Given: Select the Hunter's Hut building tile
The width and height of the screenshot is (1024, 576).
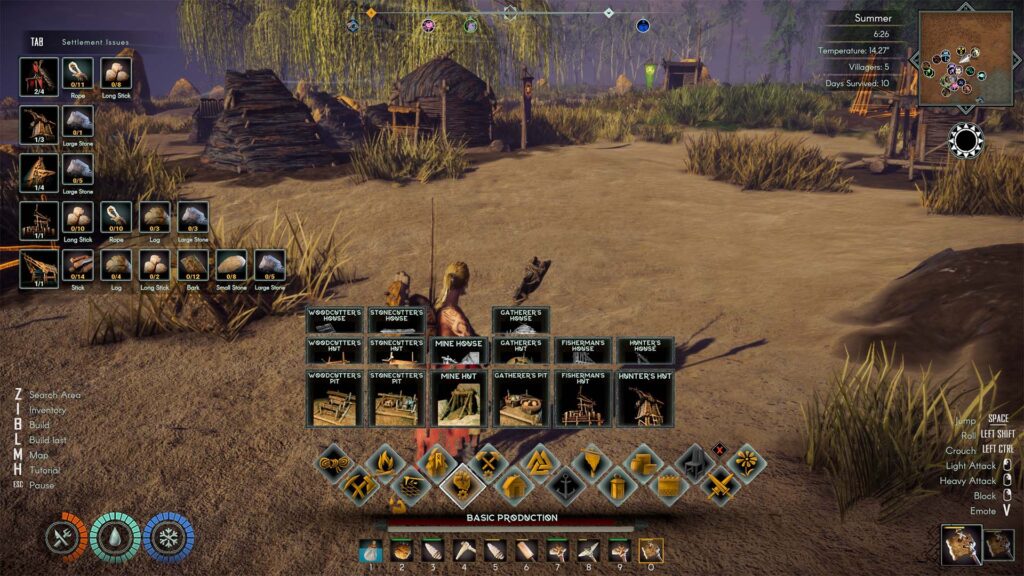Looking at the screenshot, I should (x=644, y=398).
